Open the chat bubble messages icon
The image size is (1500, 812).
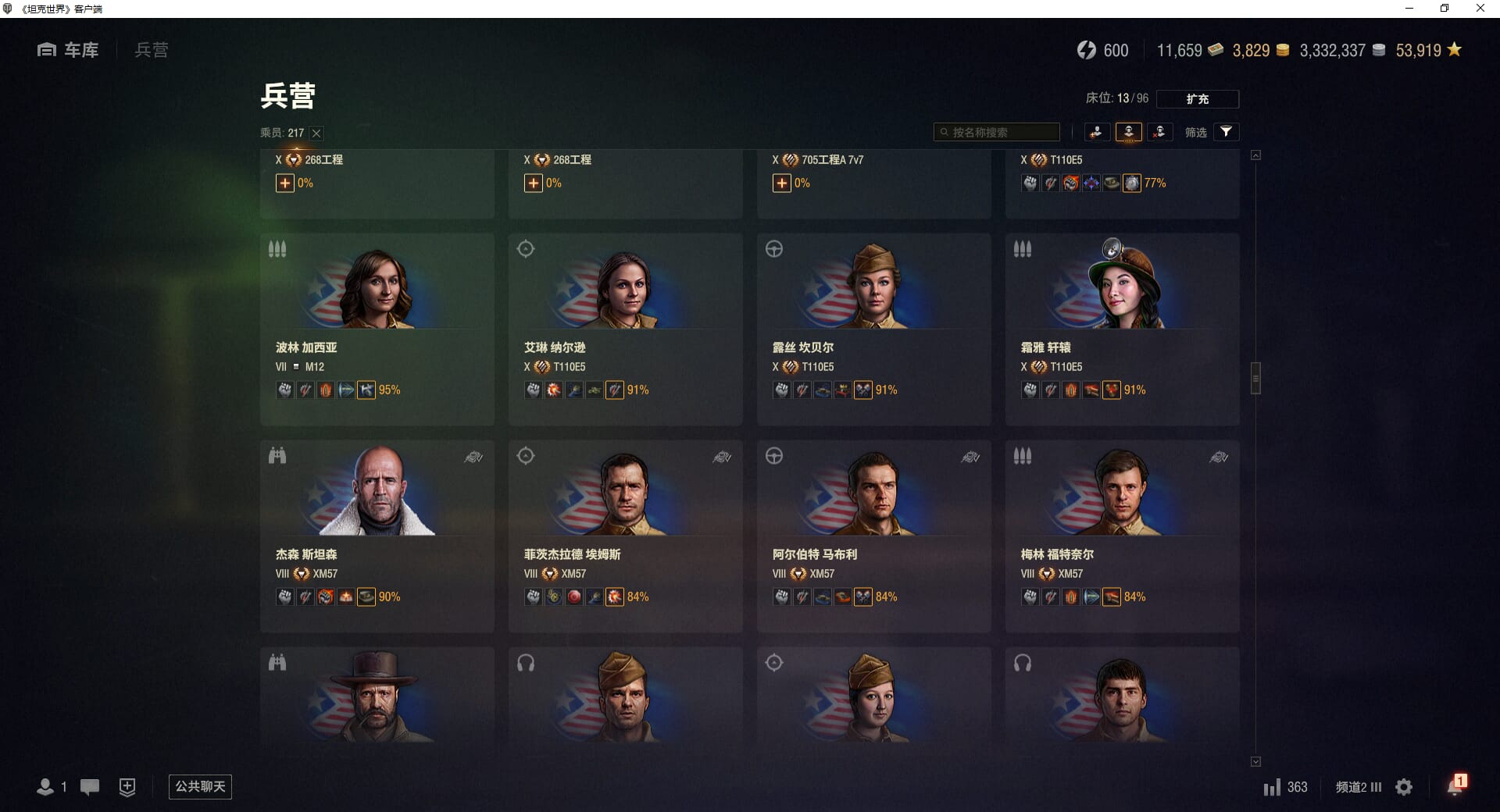point(90,787)
